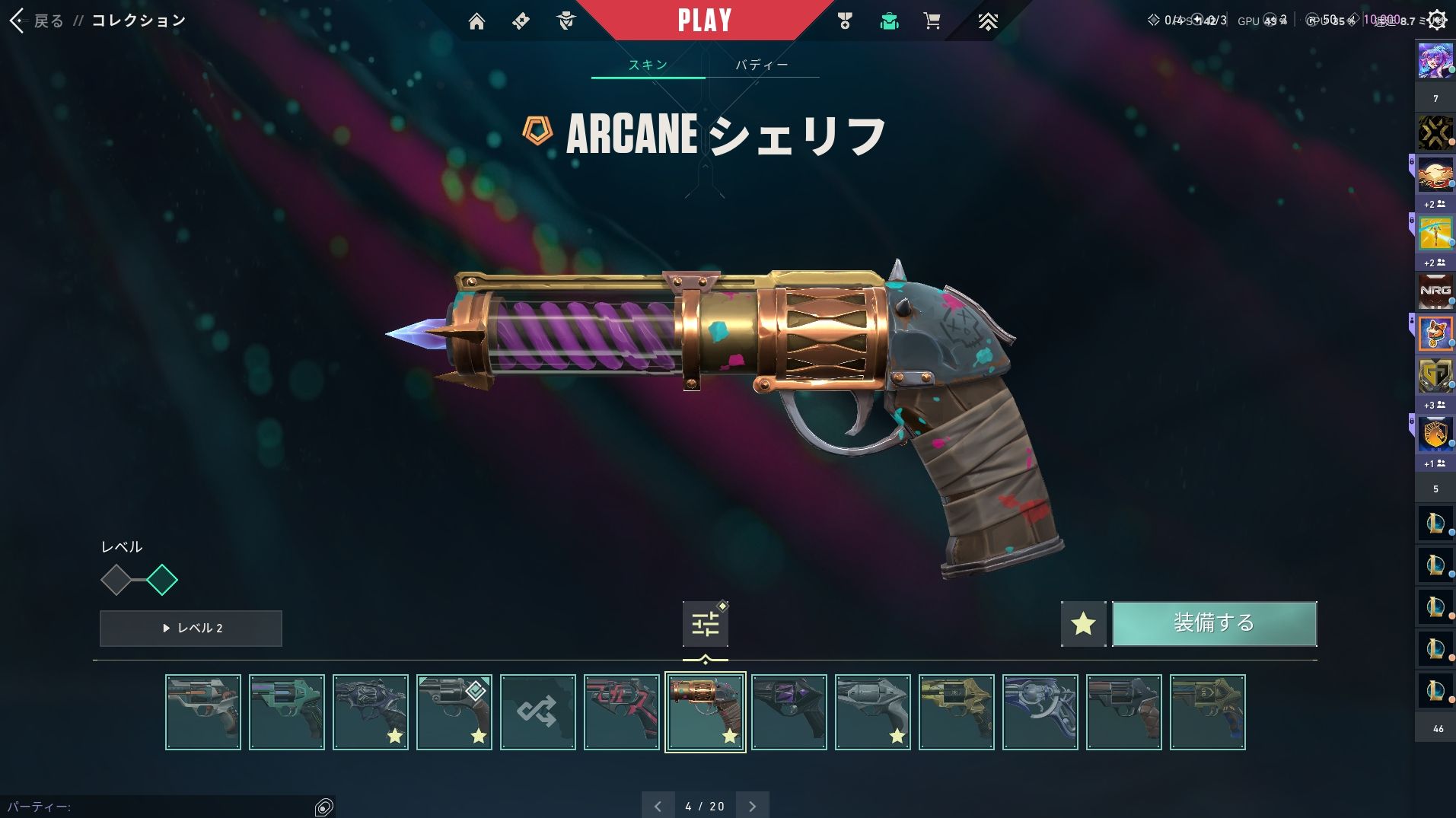
Task: Go to the previous skin page
Action: click(658, 806)
